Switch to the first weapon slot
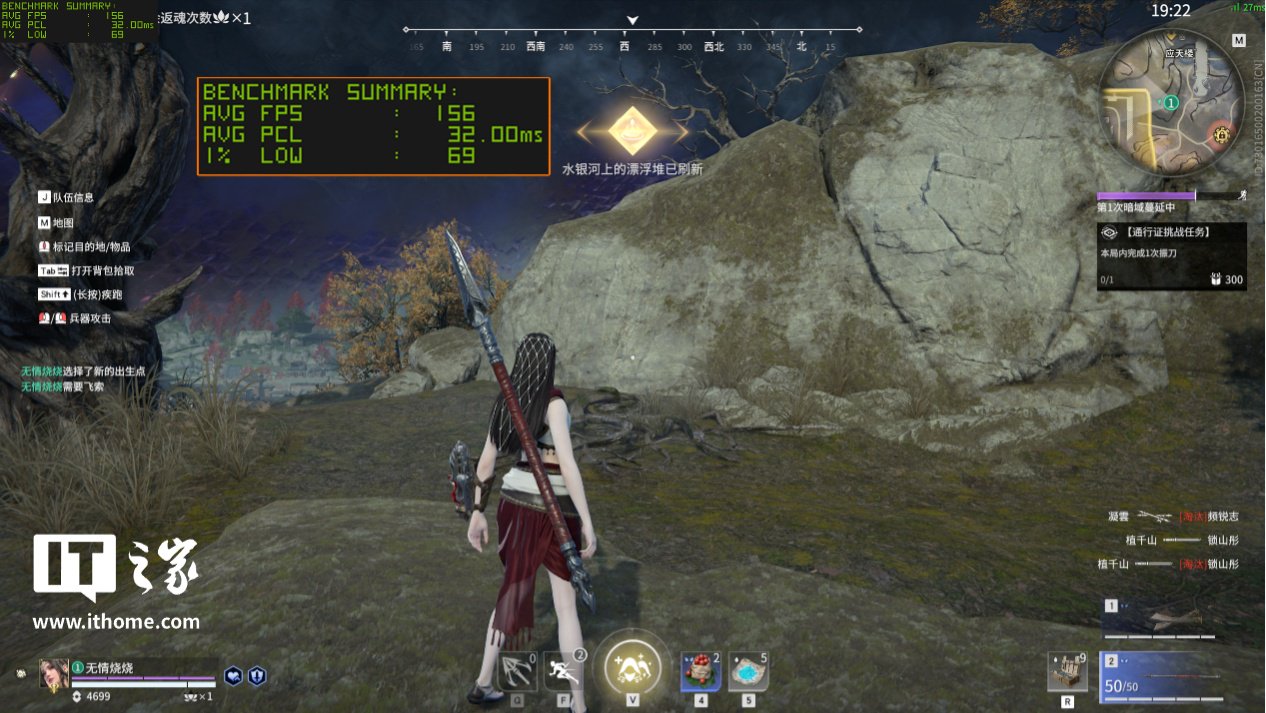 [x=1158, y=620]
